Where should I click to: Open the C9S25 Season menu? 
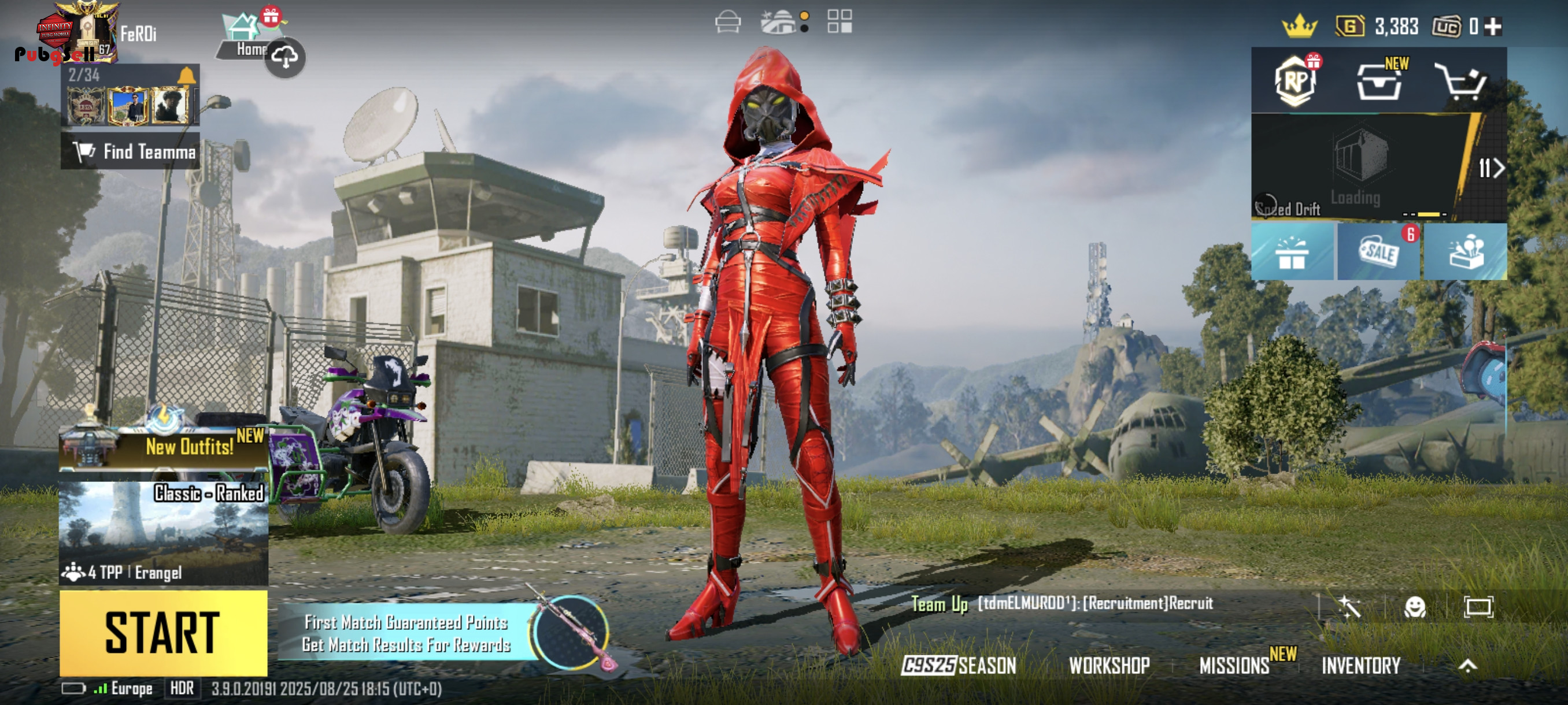pos(959,666)
